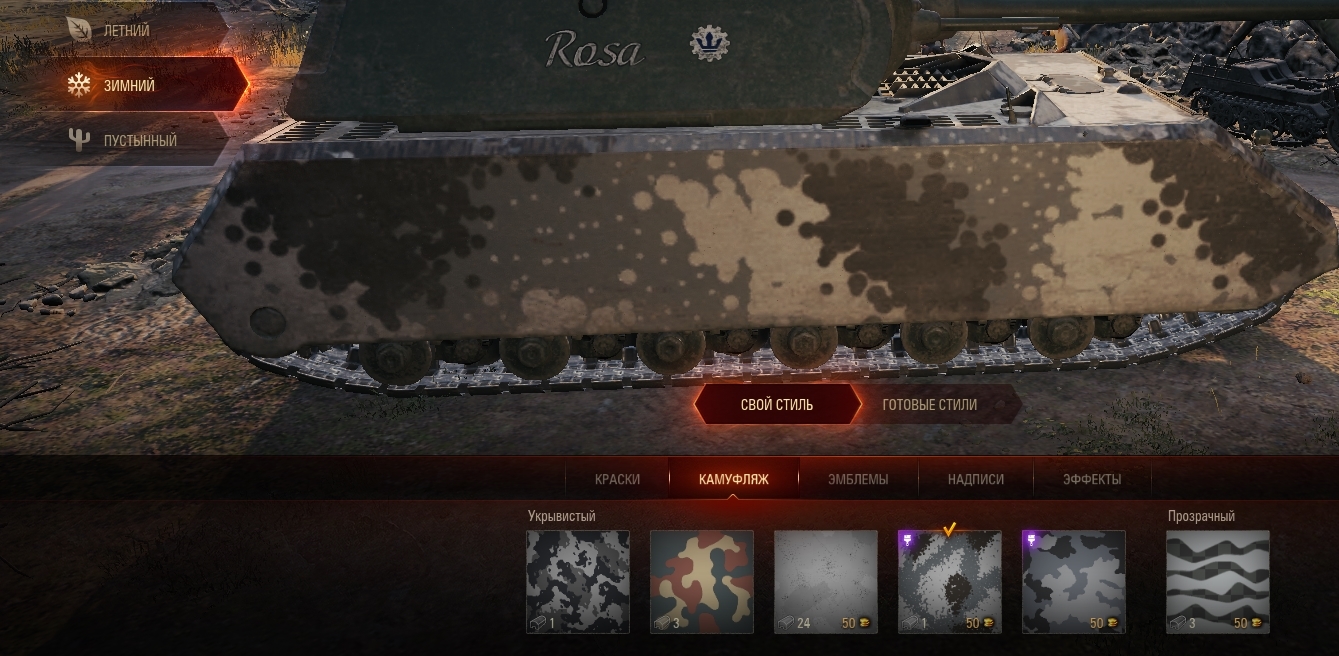Select the wavy-striped Прозрачный camouflage
Screen dimensions: 1339x656
pyautogui.click(x=1217, y=582)
